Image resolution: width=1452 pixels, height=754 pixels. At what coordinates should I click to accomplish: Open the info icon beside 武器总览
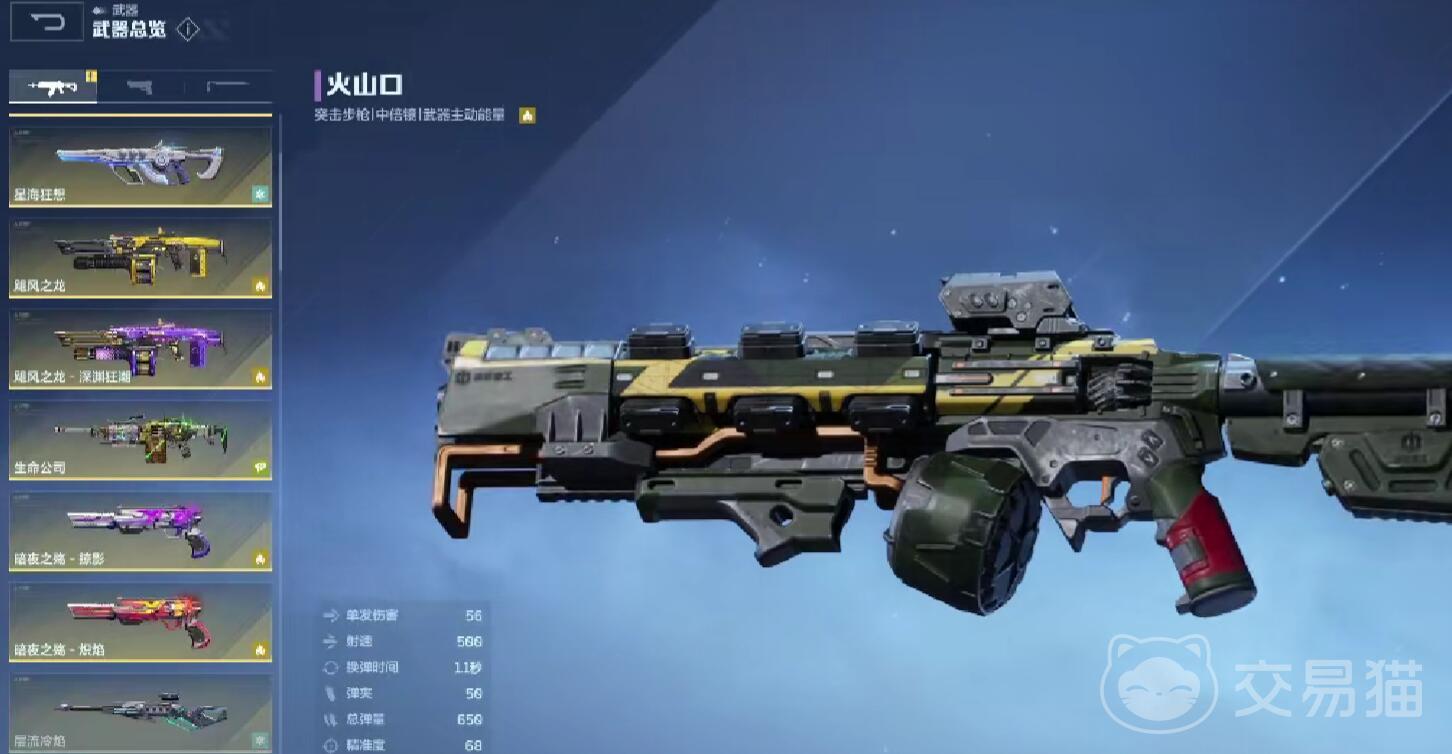(x=187, y=29)
